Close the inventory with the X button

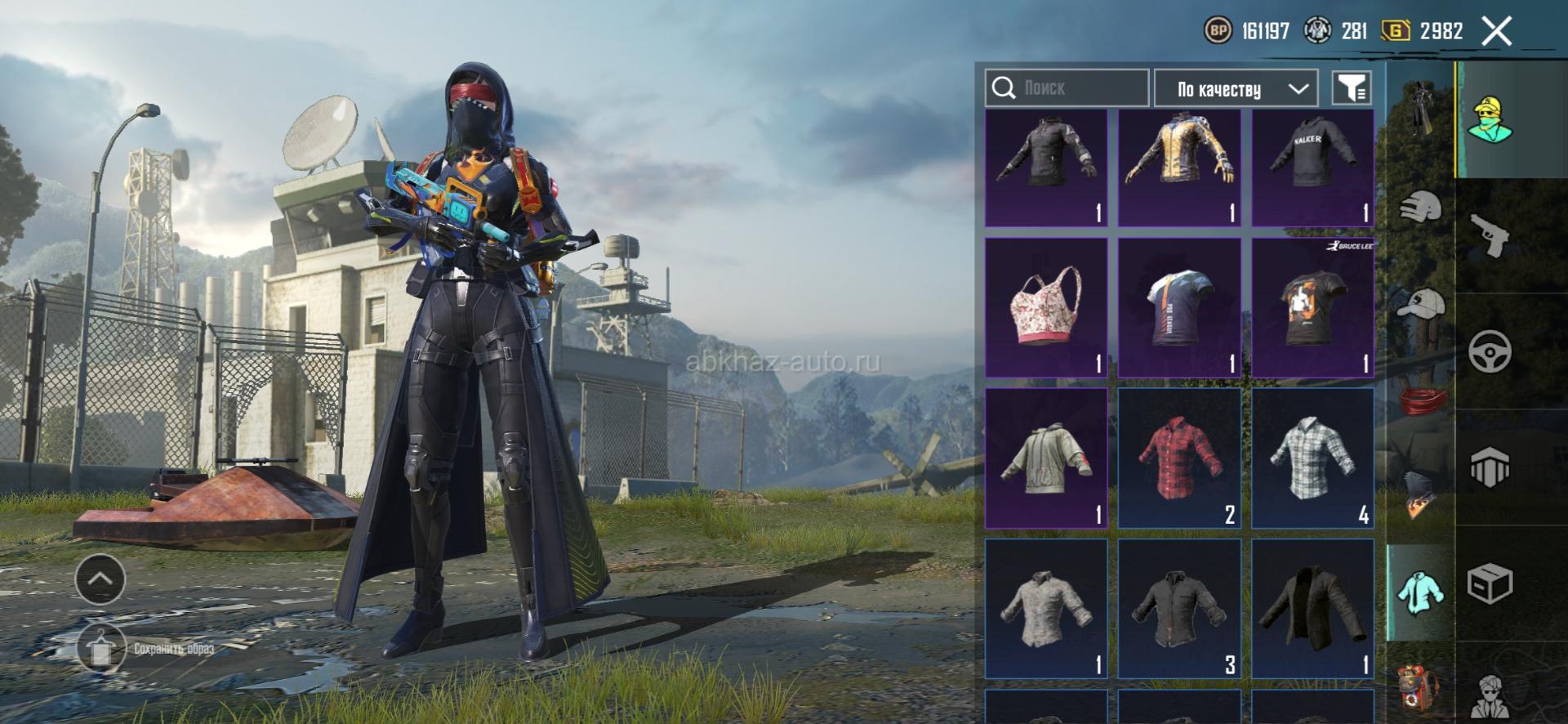click(x=1497, y=32)
